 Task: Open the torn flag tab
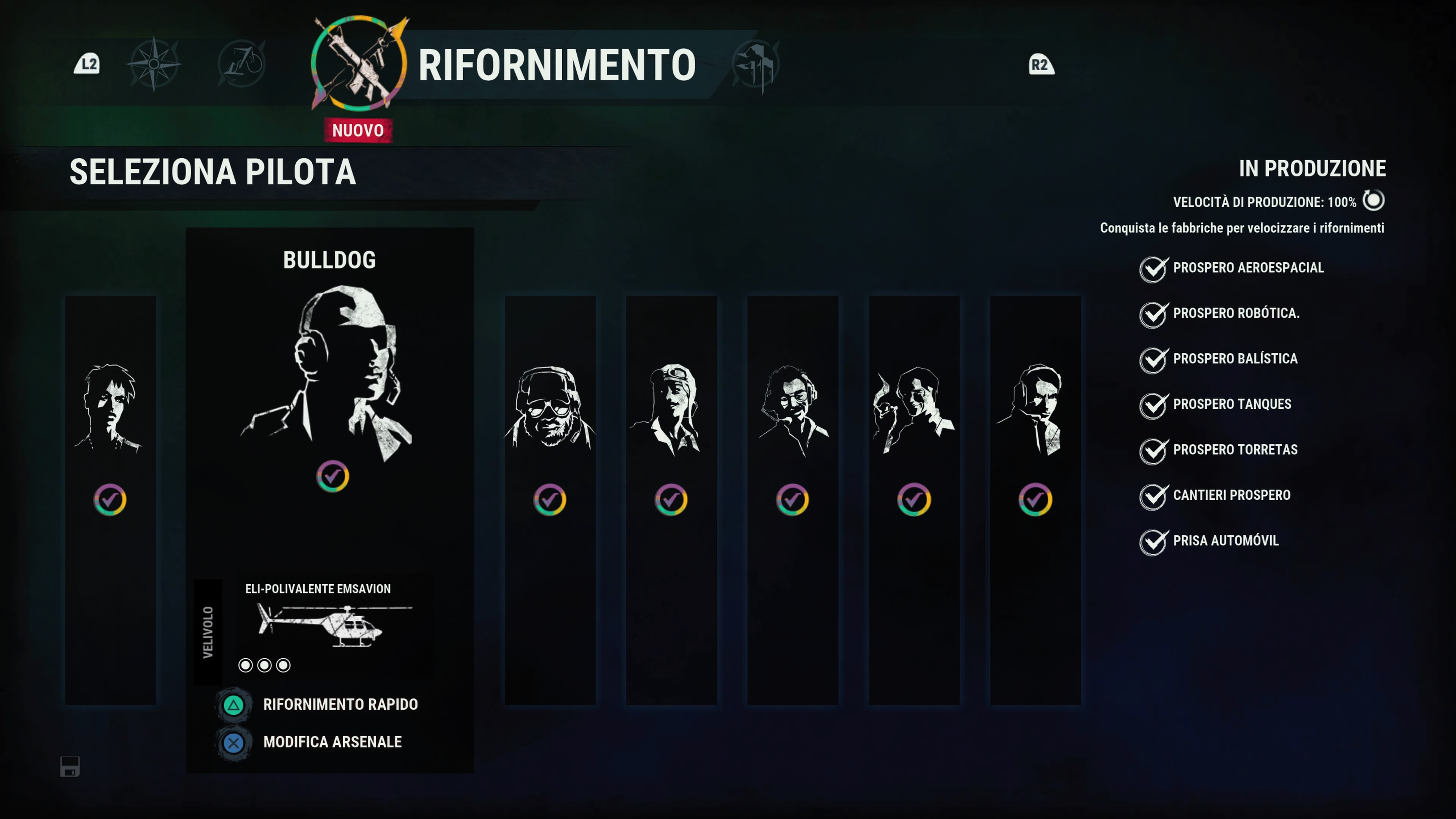(x=756, y=64)
